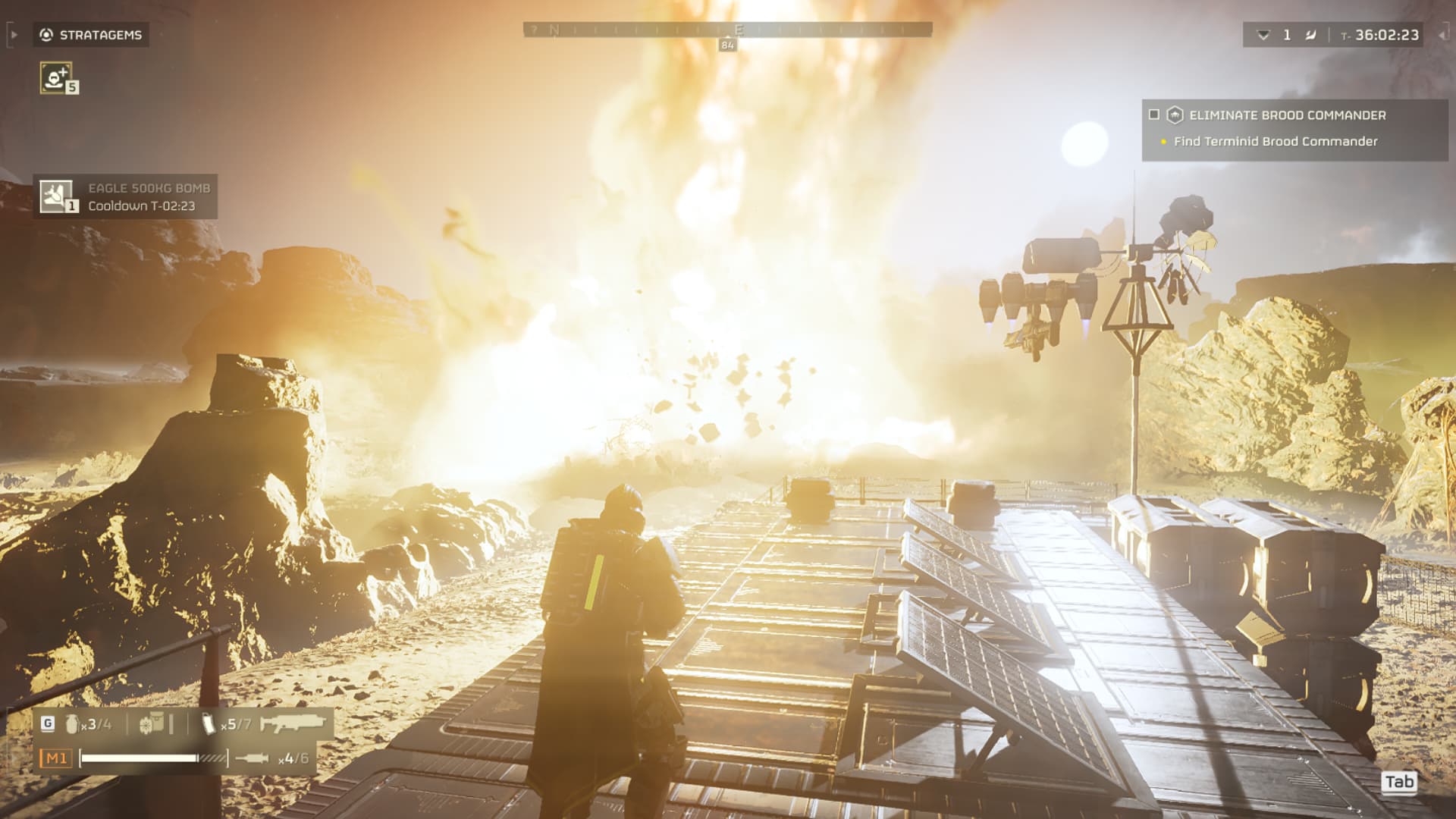Open the Stratagems header
This screenshot has height=819, width=1456.
coord(92,35)
